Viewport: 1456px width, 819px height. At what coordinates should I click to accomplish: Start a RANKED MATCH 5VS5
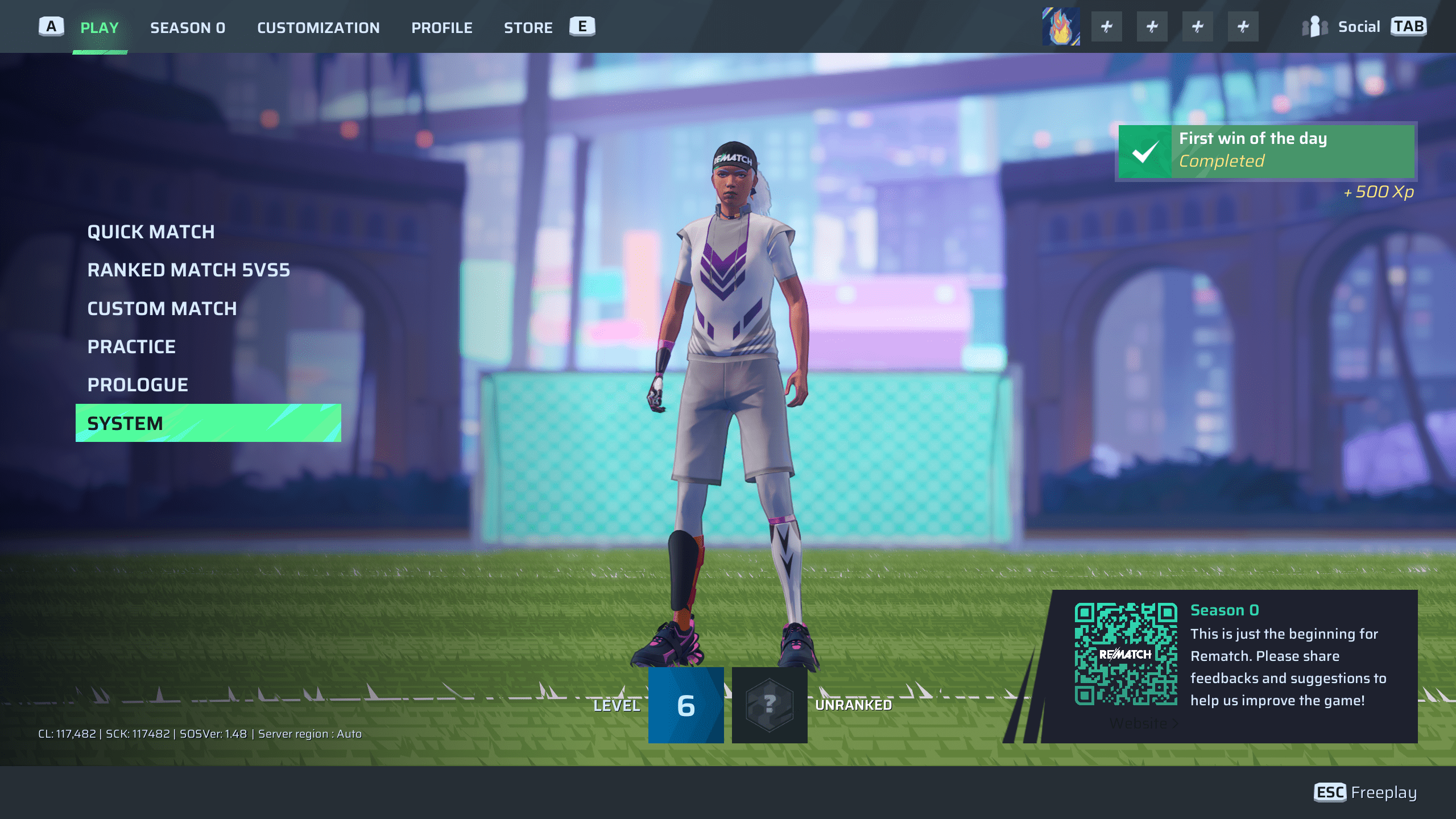(x=188, y=270)
